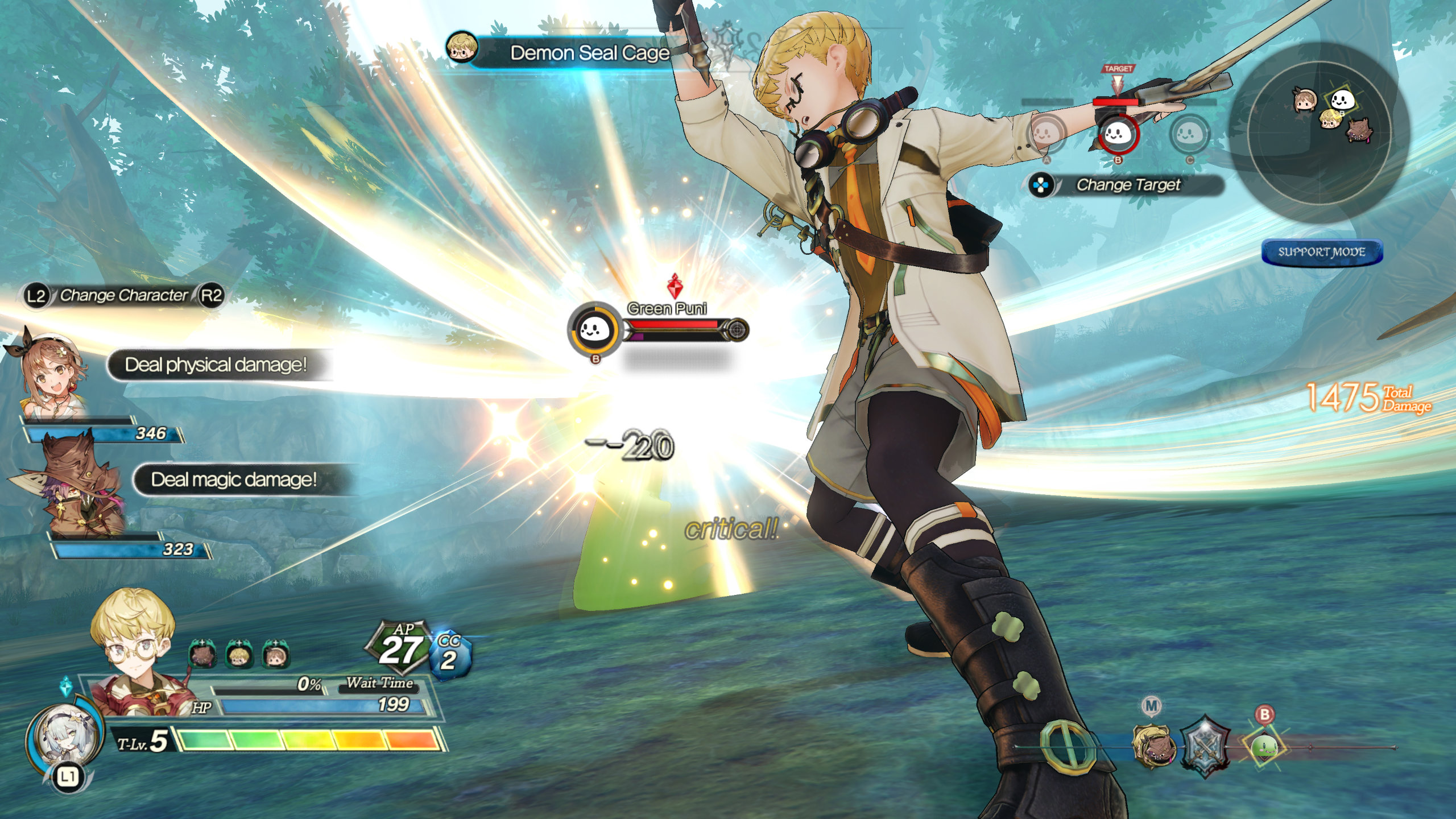Viewport: 1456px width, 819px height.
Task: Open the circular battle radar minimap
Action: click(1319, 132)
